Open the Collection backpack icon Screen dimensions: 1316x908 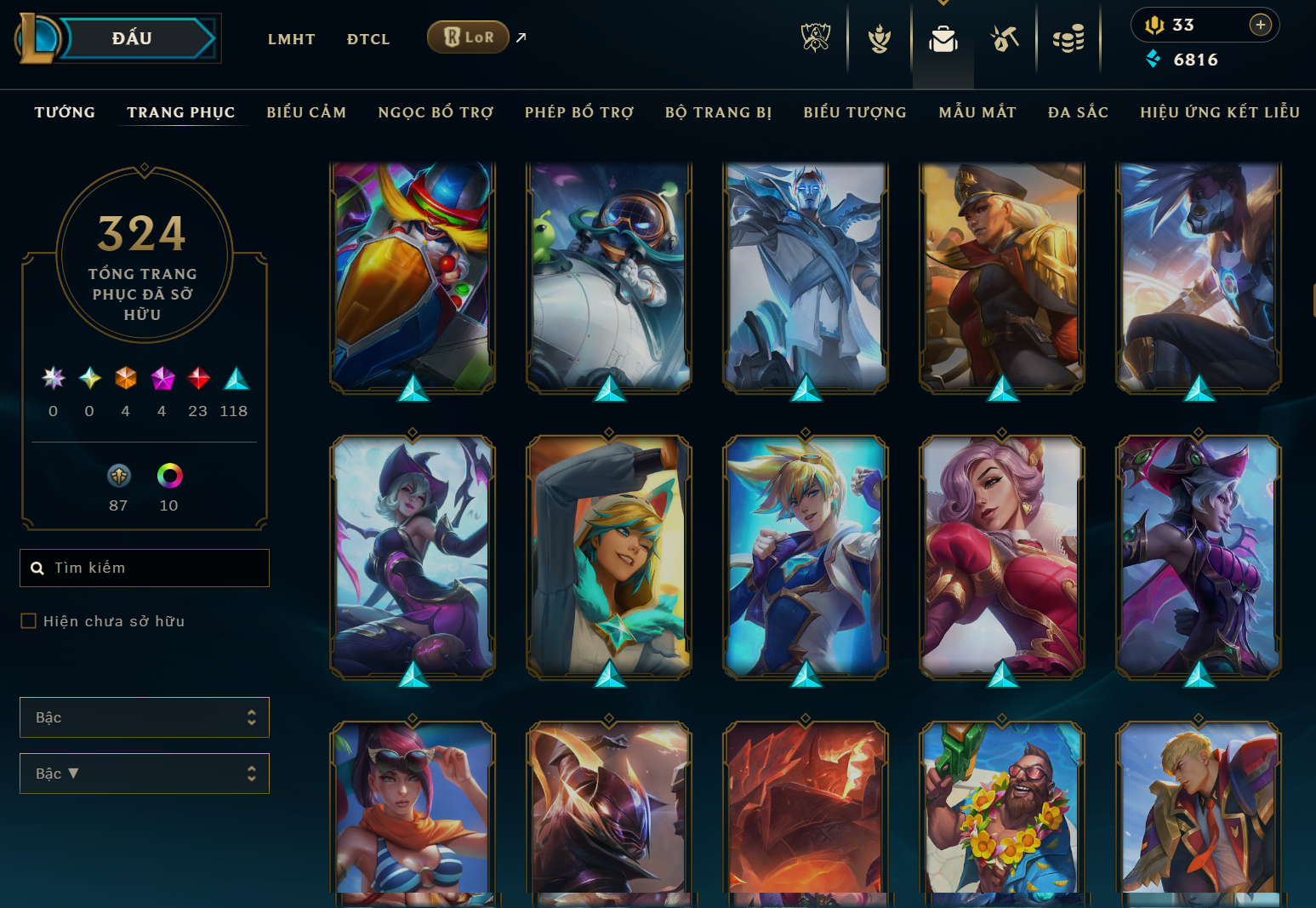tap(943, 37)
